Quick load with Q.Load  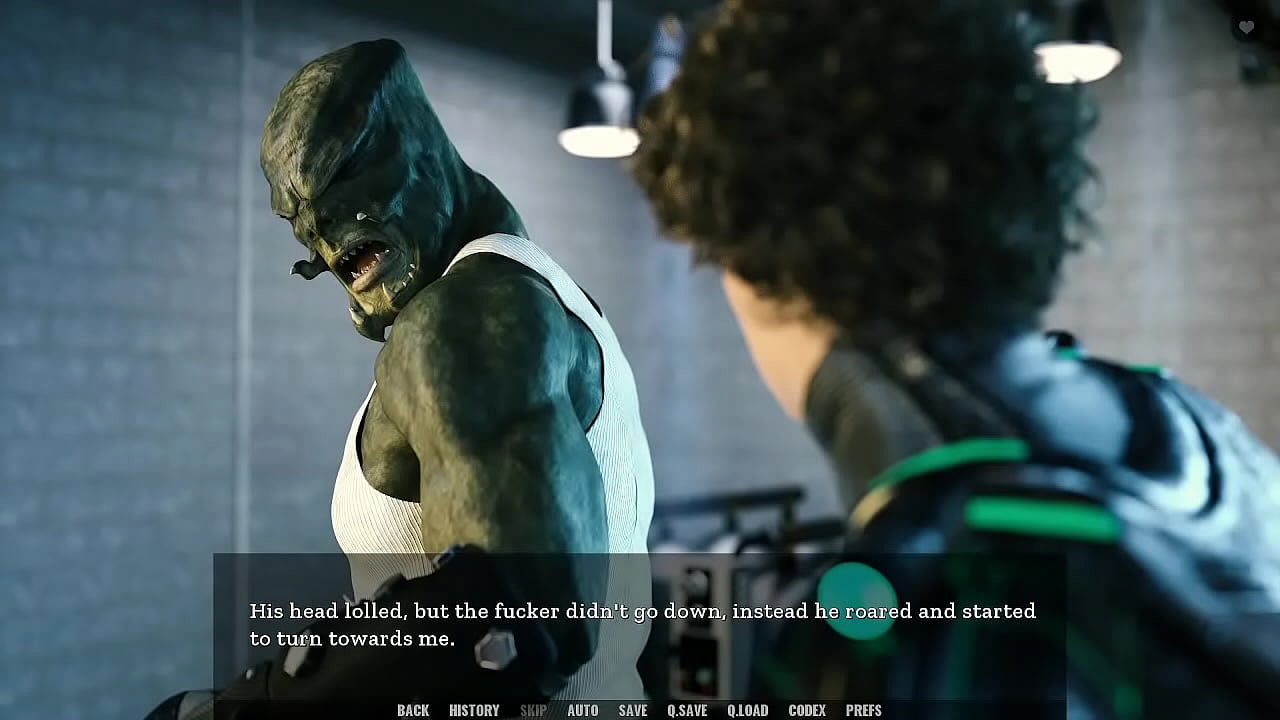(748, 710)
